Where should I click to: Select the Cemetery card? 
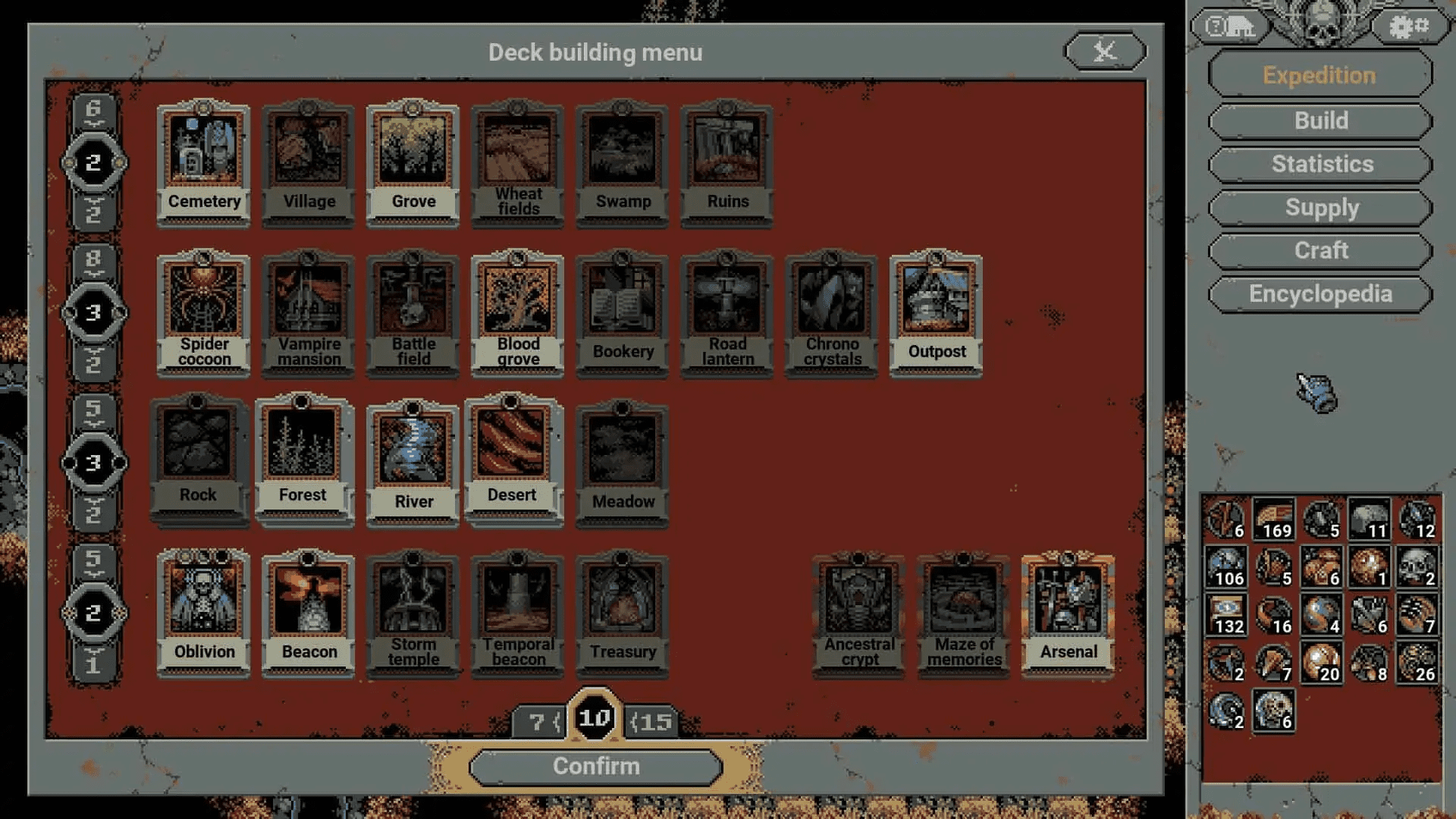[x=203, y=159]
